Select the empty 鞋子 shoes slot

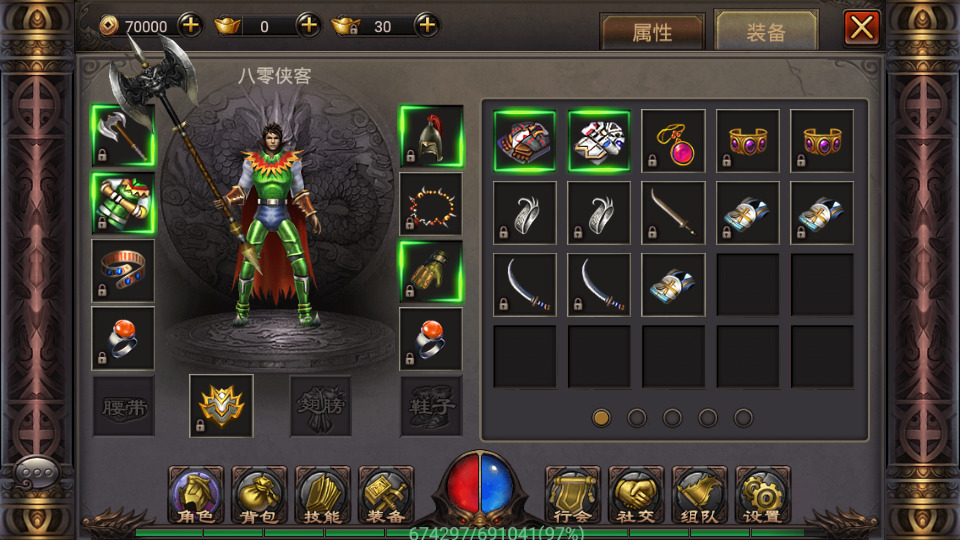(x=431, y=405)
